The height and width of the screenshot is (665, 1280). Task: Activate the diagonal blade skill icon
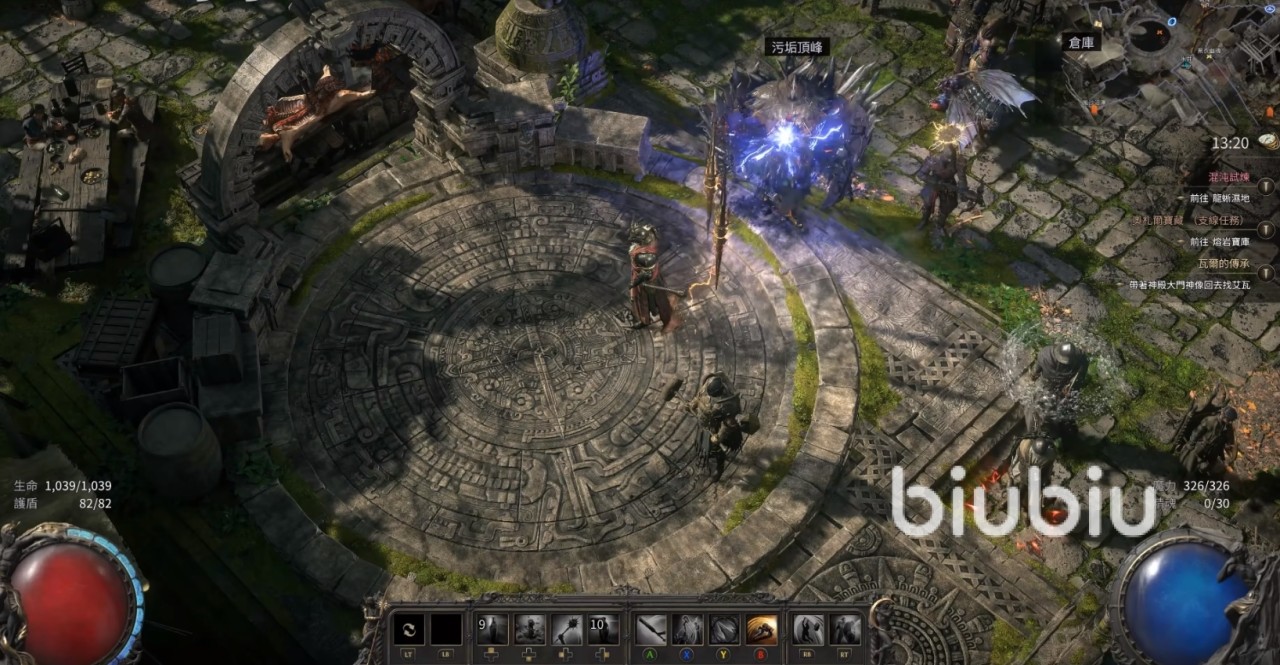651,629
